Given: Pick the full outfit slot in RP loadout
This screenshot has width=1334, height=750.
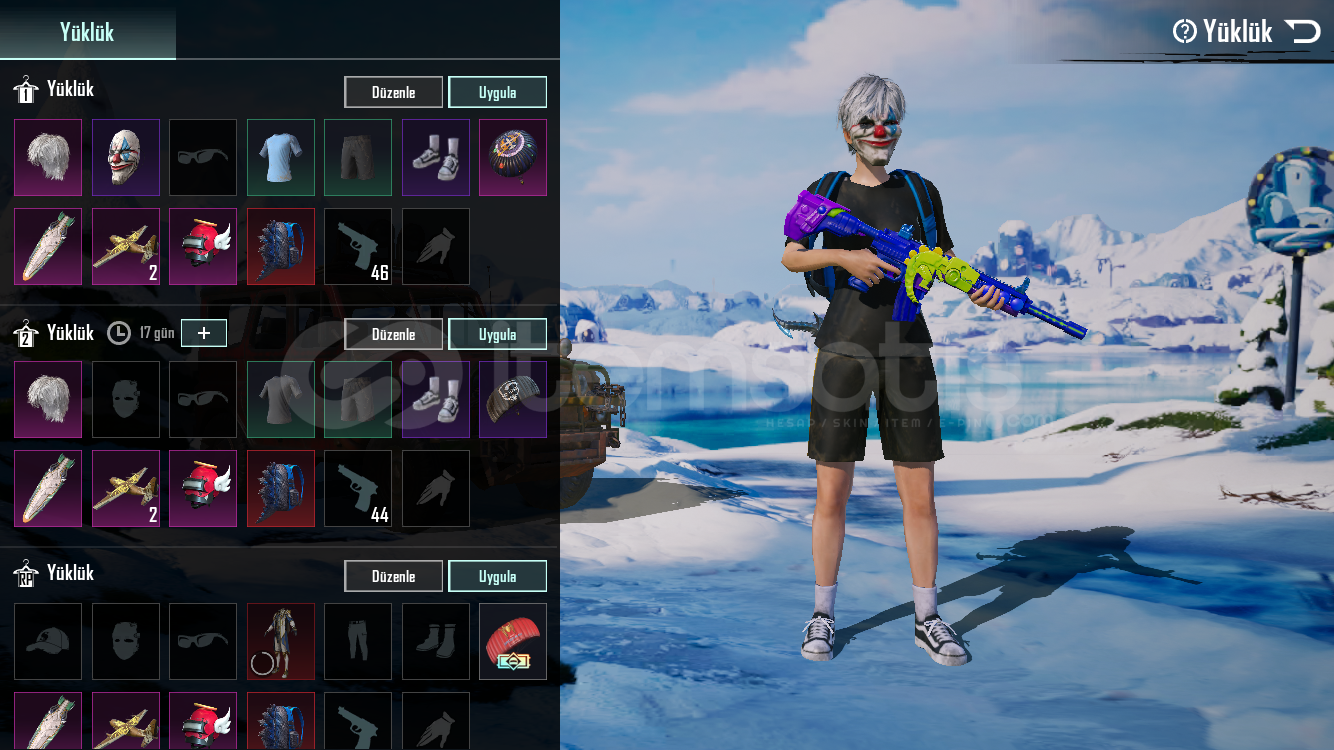Looking at the screenshot, I should point(281,641).
